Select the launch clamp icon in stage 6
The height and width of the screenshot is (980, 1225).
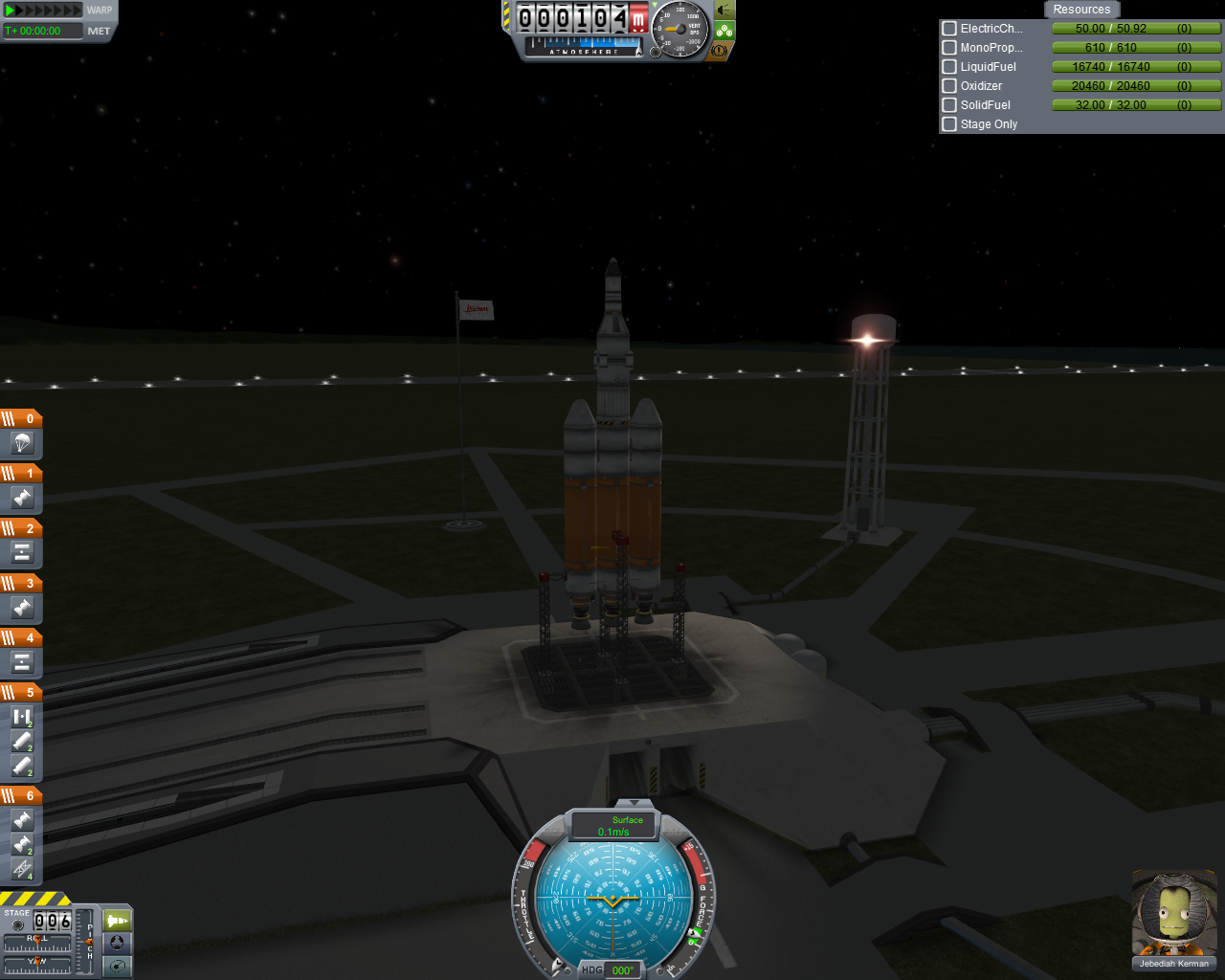(22, 869)
